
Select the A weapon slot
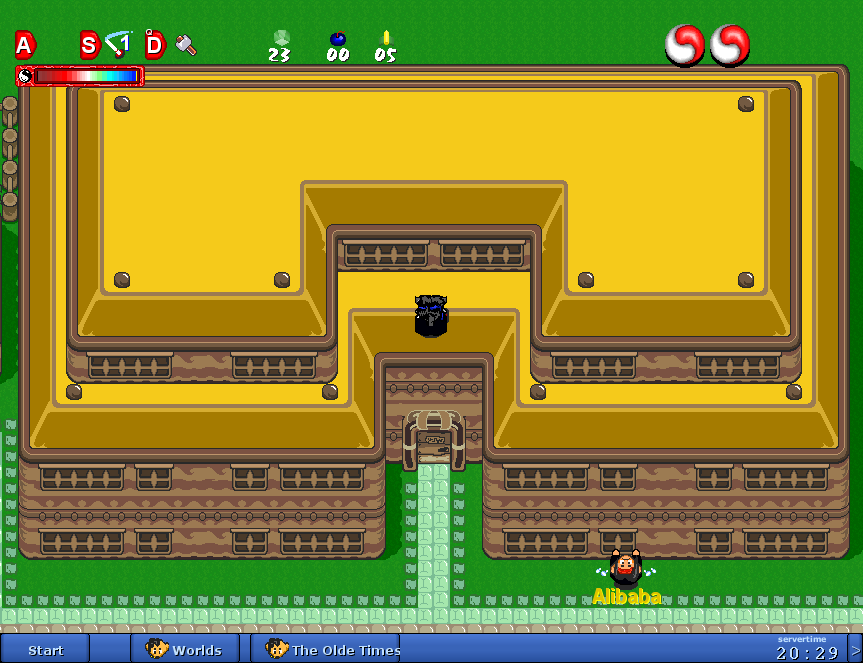(24, 44)
